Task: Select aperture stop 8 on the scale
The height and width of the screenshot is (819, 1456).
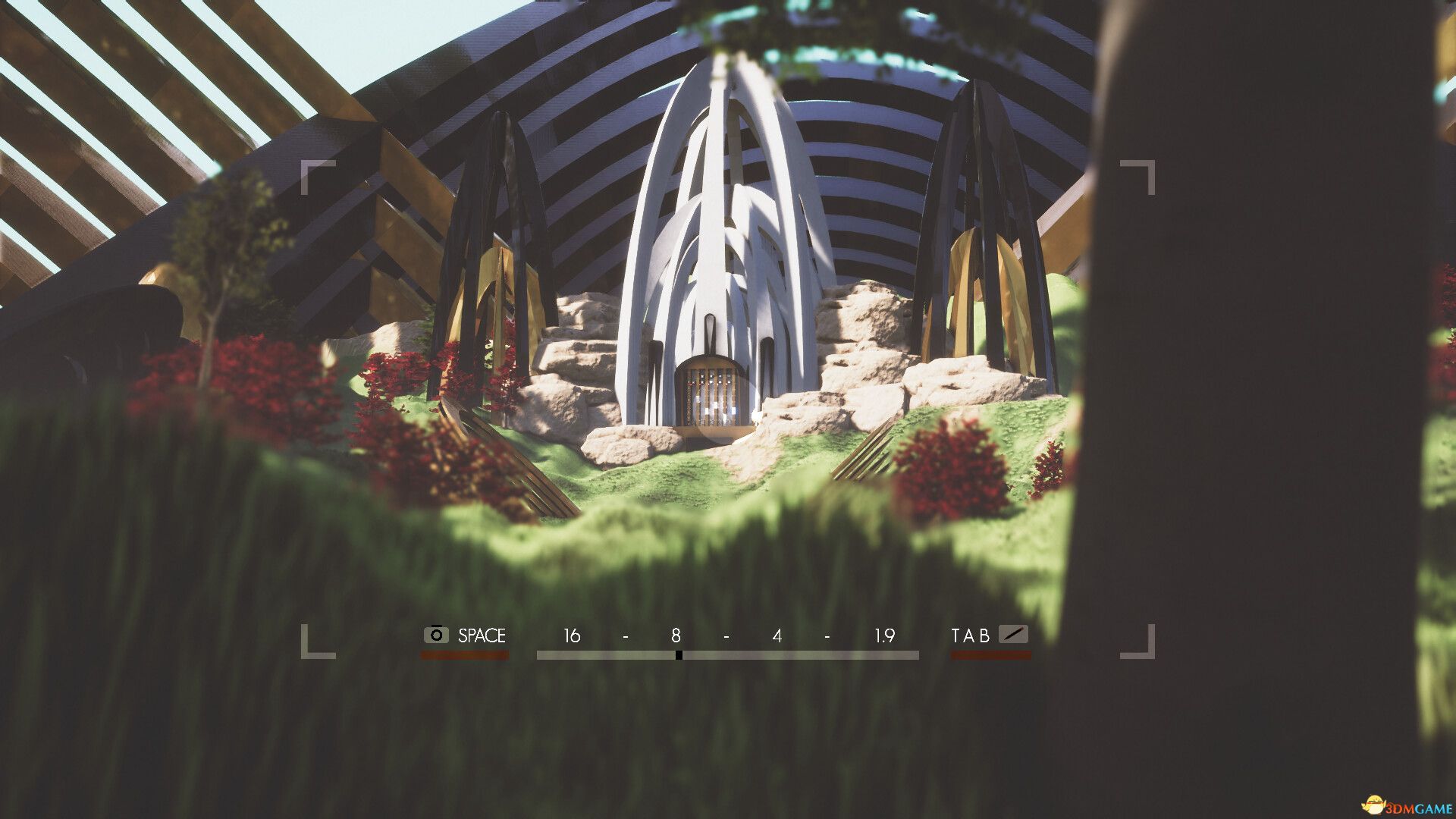Action: click(x=677, y=636)
